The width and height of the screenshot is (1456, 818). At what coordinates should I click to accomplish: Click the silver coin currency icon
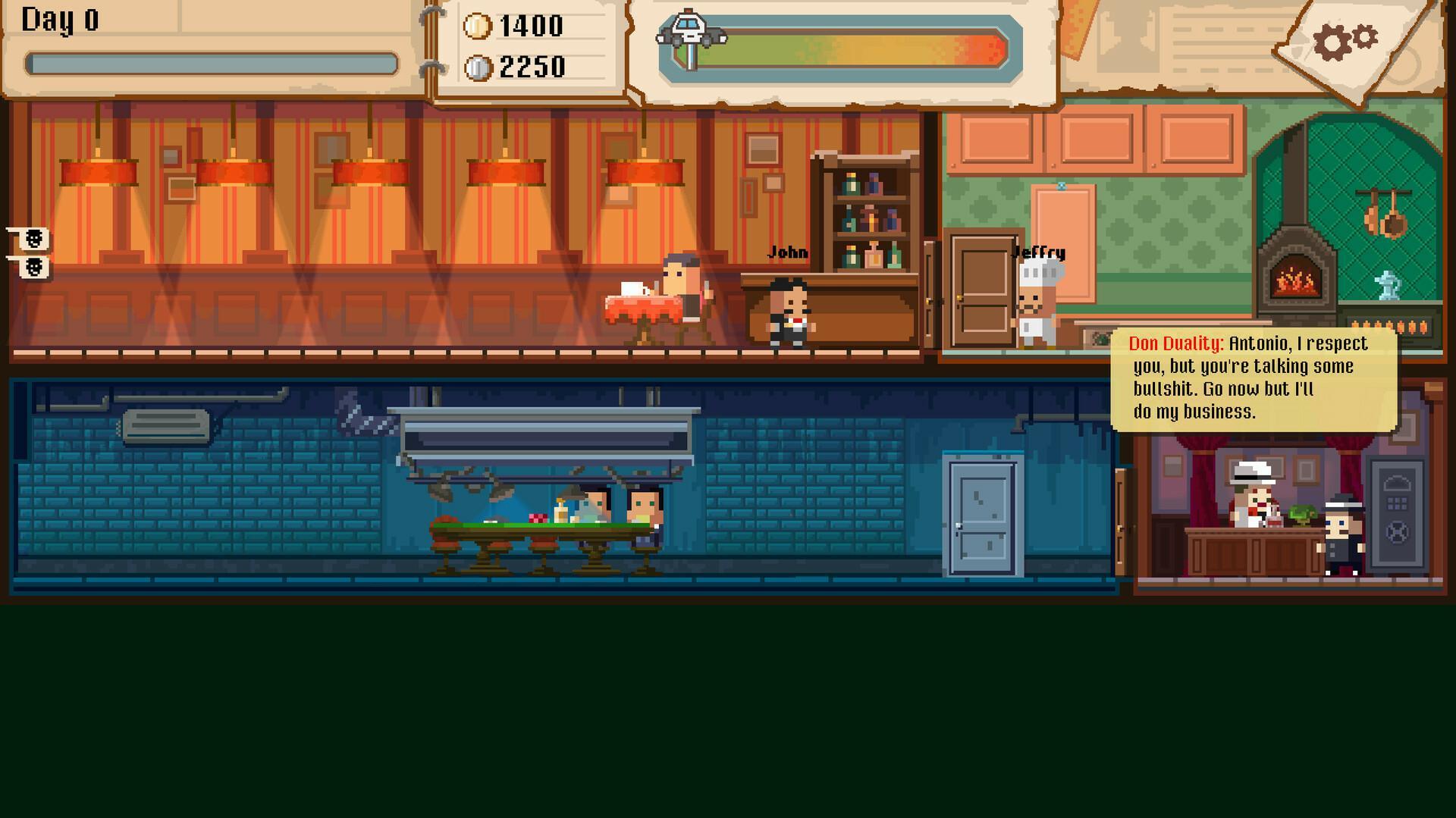pyautogui.click(x=476, y=67)
